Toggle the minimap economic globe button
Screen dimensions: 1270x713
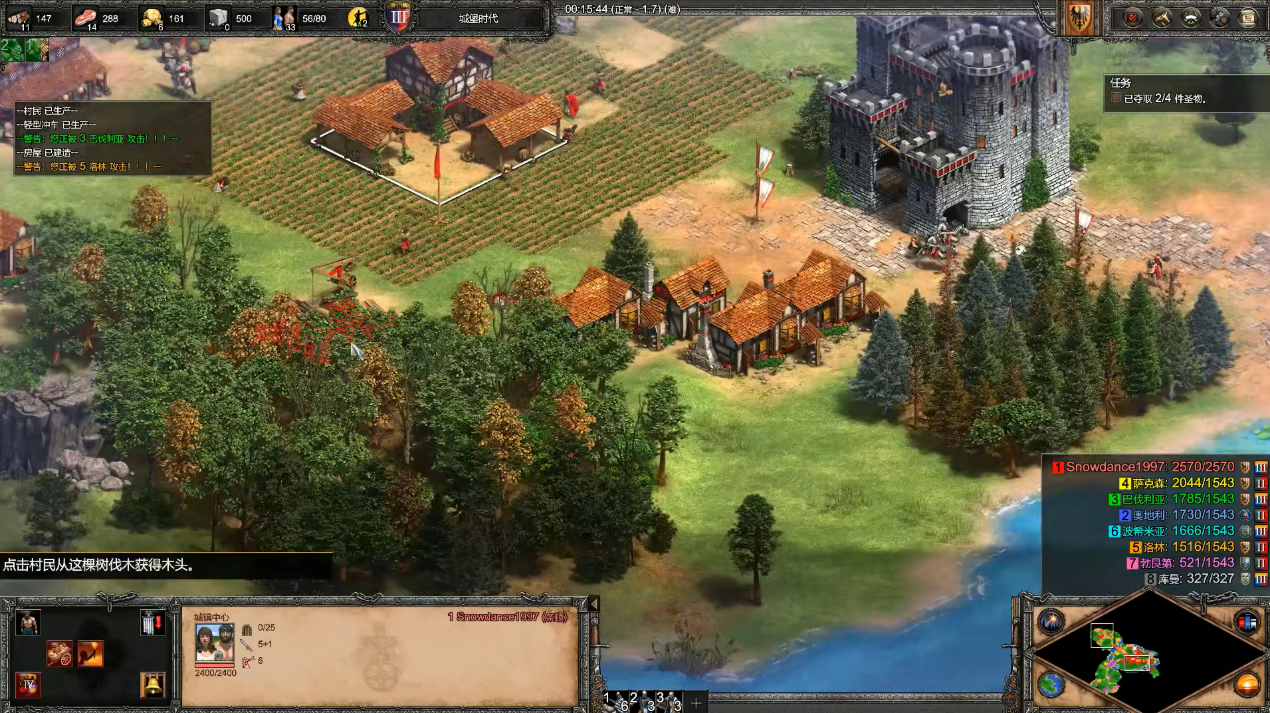coord(1051,685)
